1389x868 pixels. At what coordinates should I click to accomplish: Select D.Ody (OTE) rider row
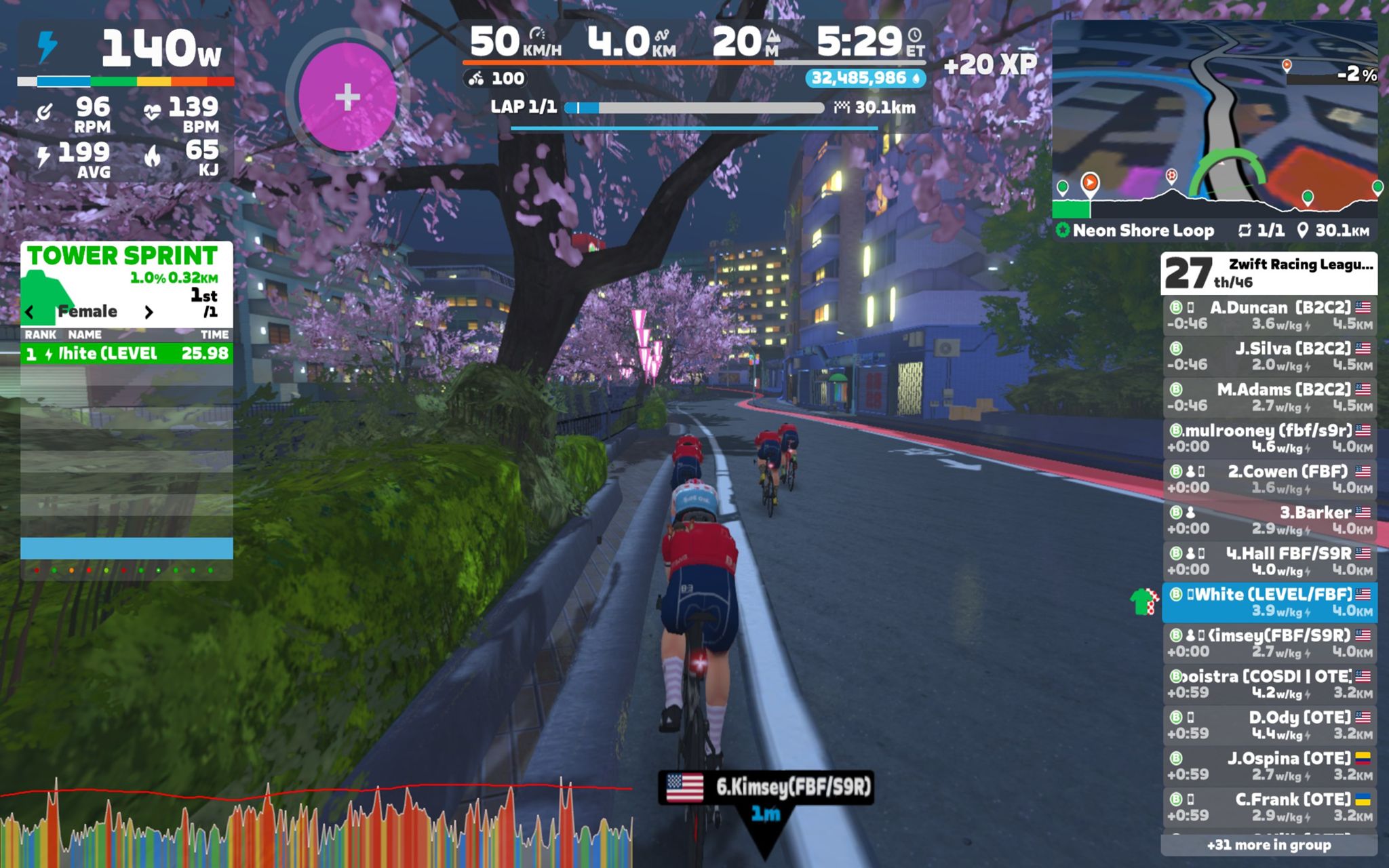[x=1268, y=726]
